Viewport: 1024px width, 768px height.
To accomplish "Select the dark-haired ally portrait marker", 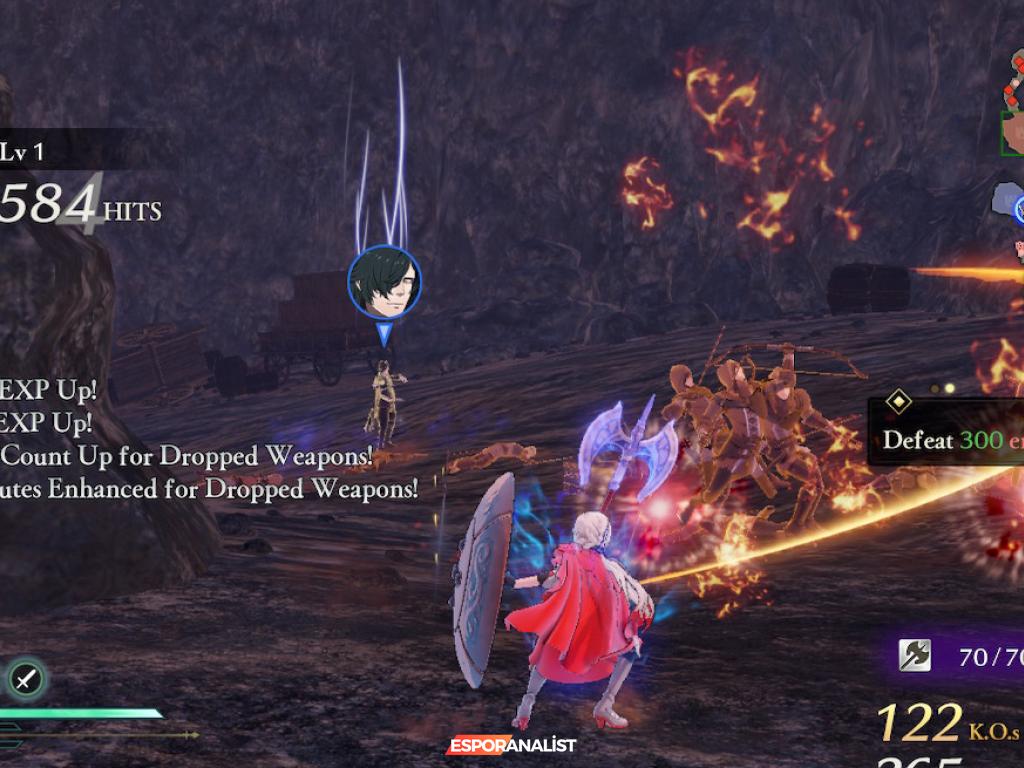I will 384,283.
